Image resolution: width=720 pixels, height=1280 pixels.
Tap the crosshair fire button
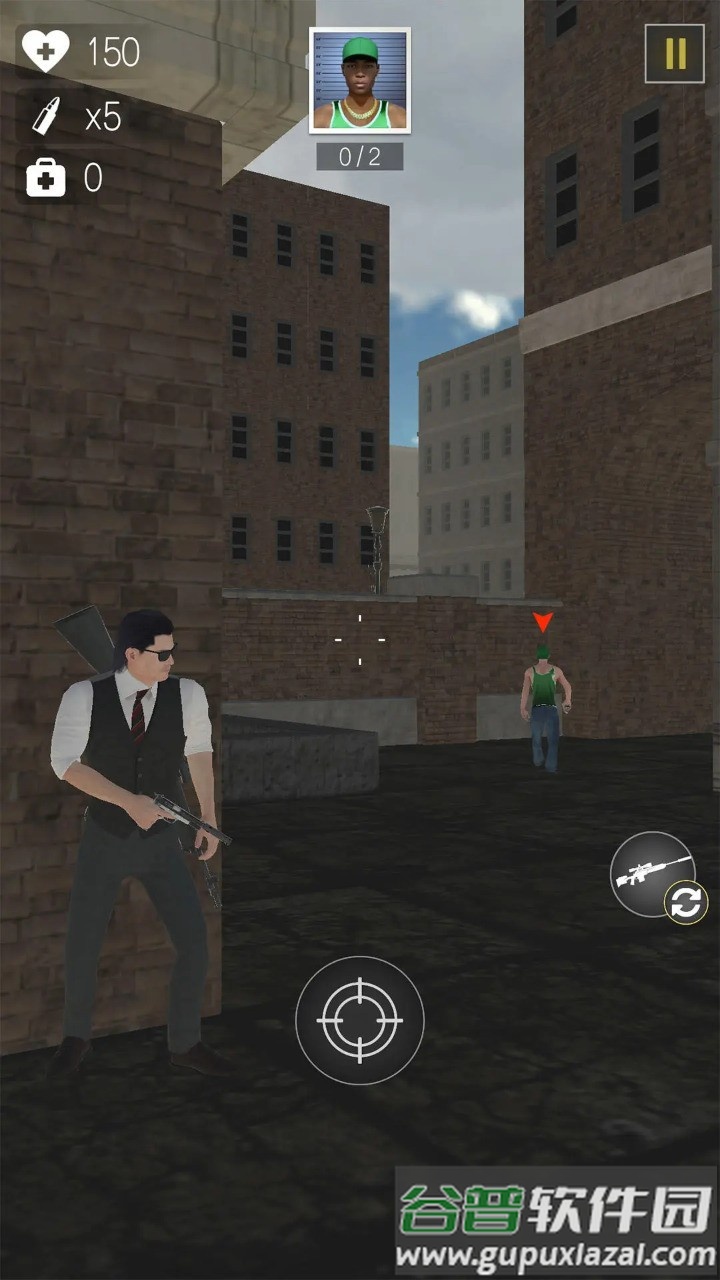pyautogui.click(x=360, y=1020)
